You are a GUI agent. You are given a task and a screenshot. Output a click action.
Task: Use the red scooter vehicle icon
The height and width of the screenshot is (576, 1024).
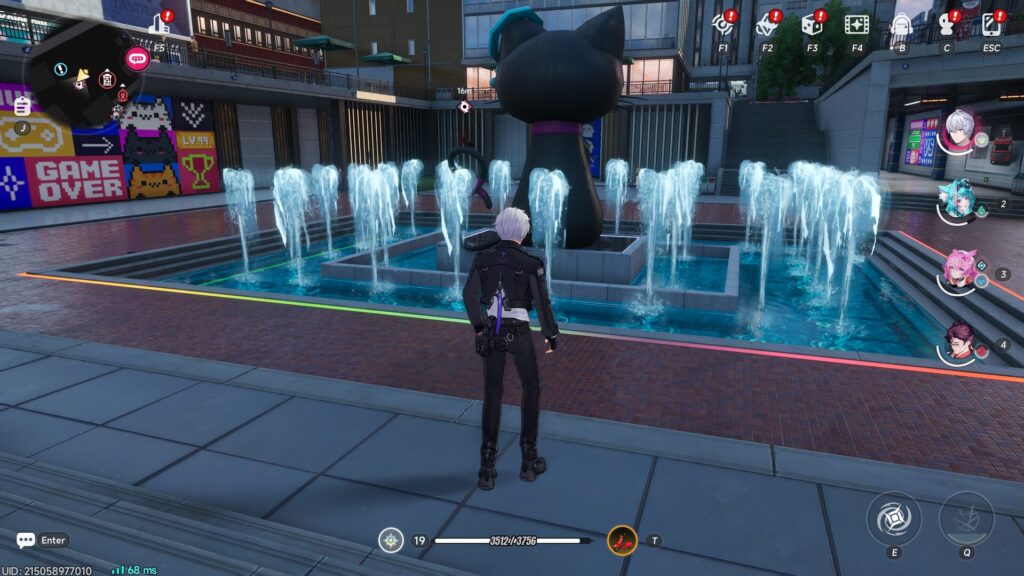click(622, 541)
